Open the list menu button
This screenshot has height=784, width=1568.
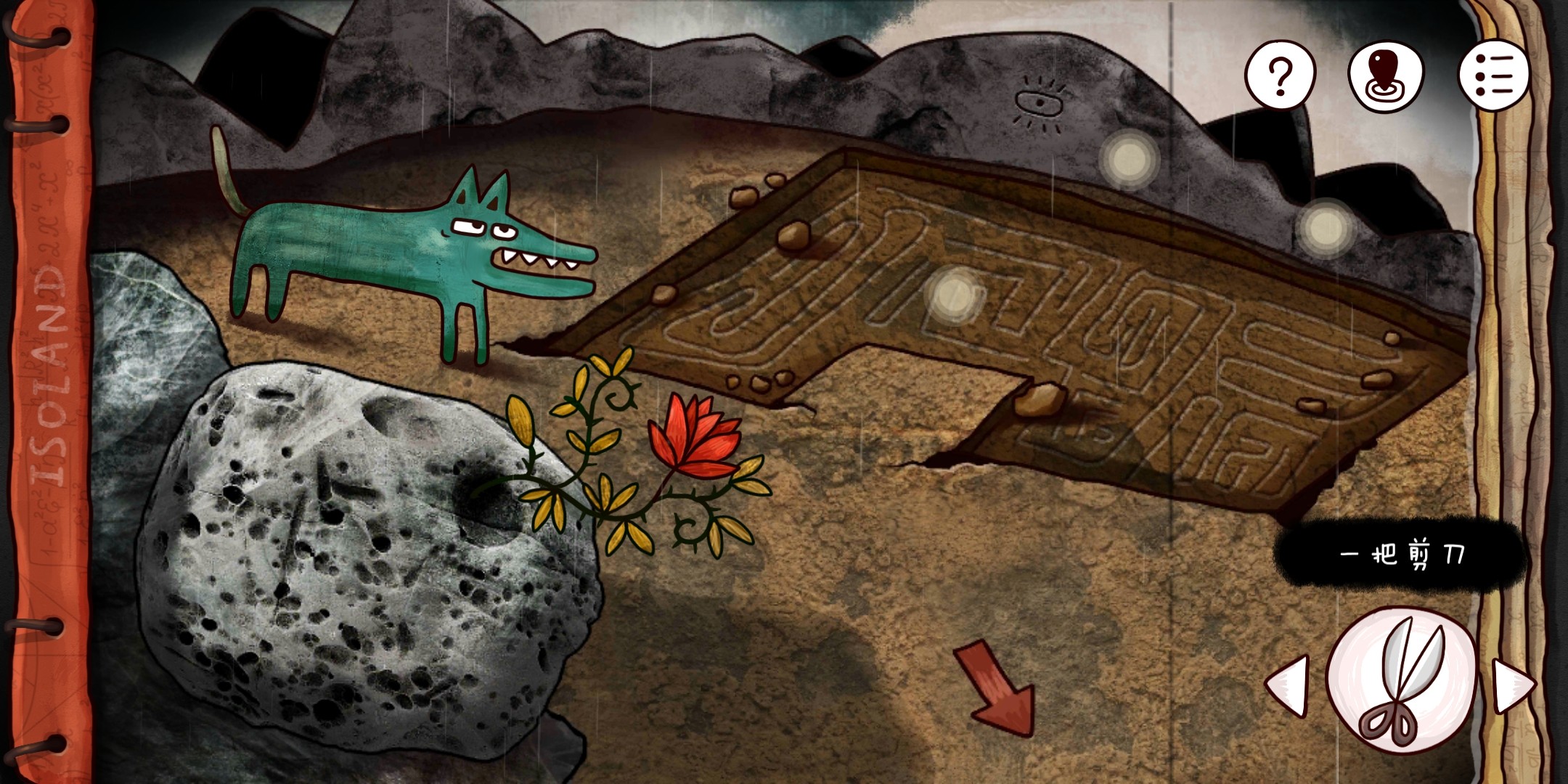(1494, 75)
